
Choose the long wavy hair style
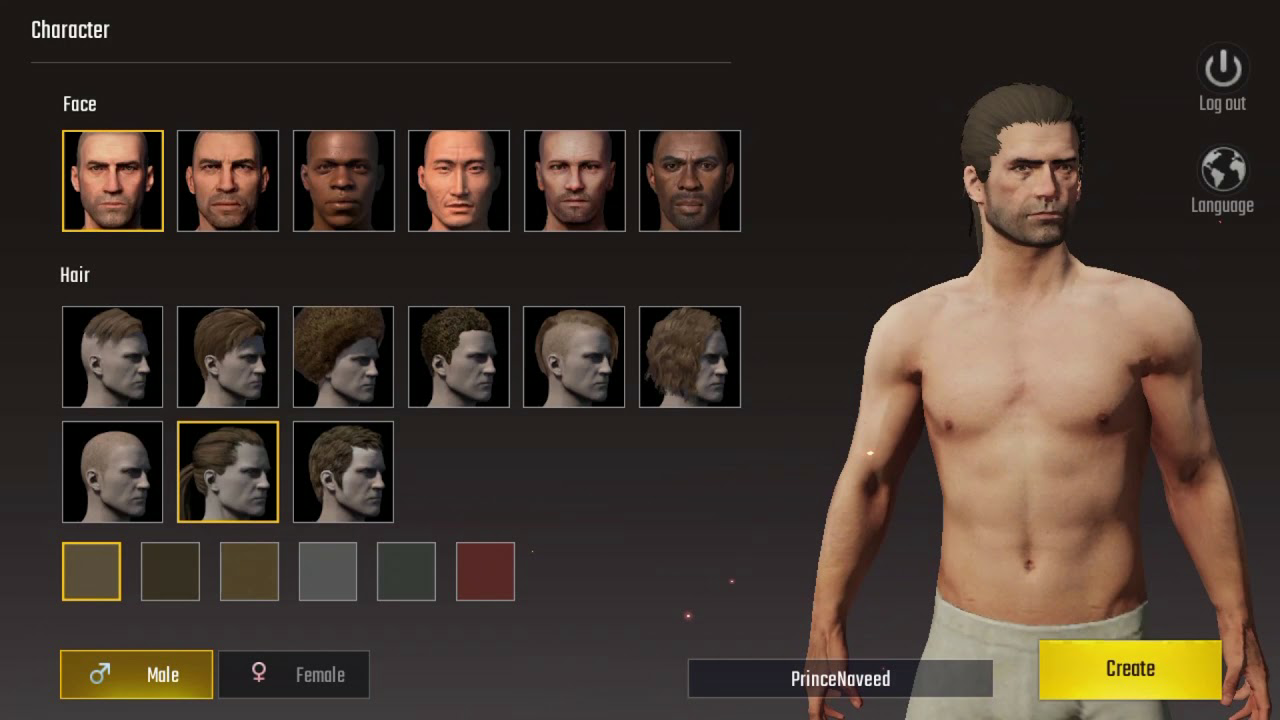click(690, 357)
